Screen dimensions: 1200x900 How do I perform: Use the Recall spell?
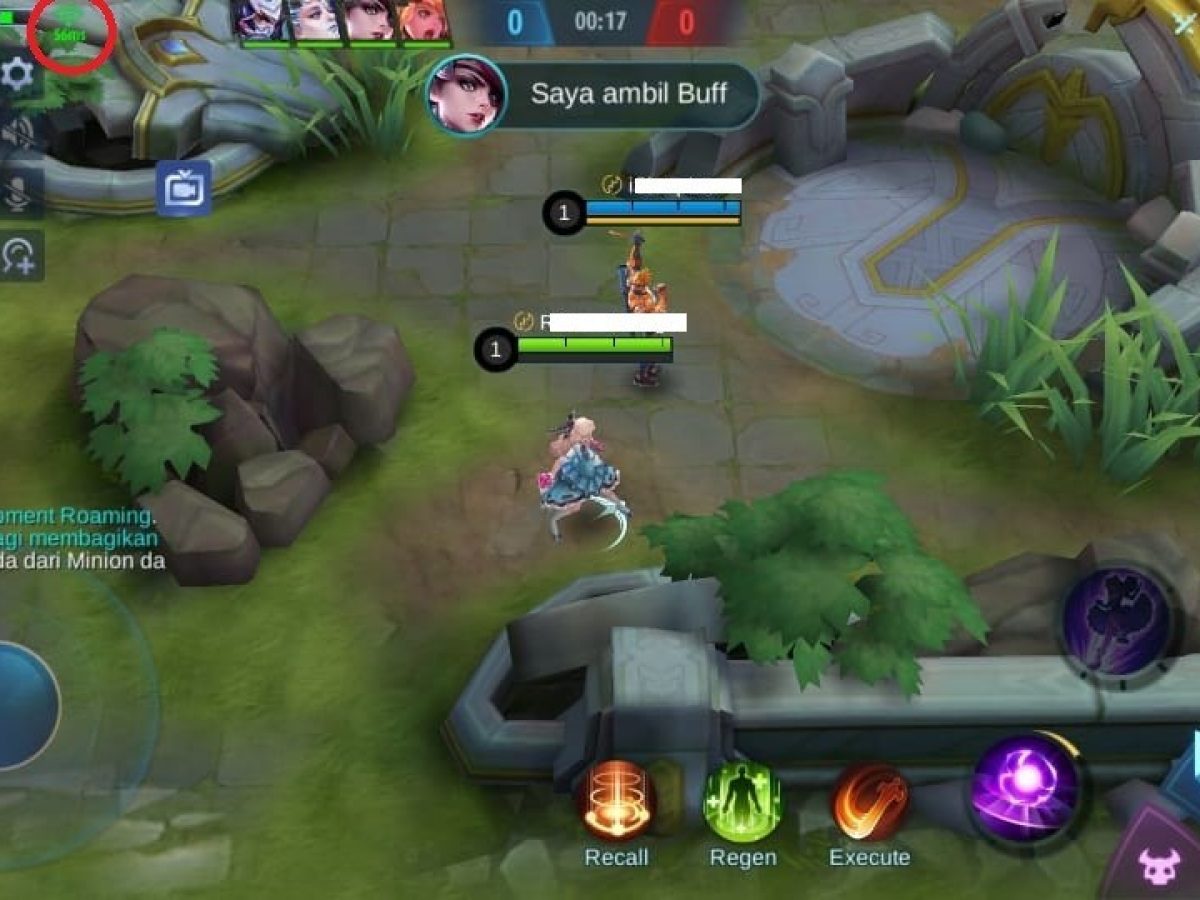pyautogui.click(x=616, y=800)
